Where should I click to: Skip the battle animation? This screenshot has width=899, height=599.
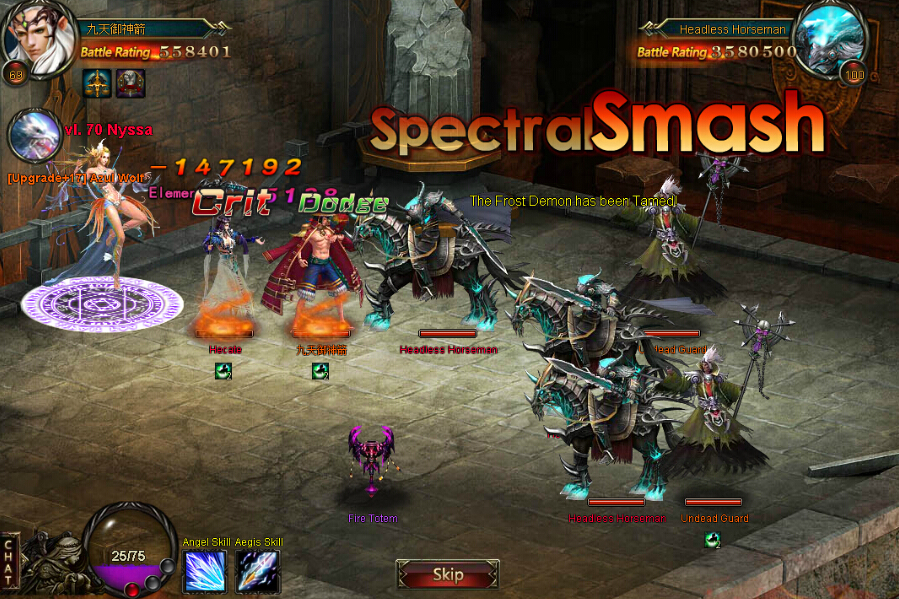[447, 575]
